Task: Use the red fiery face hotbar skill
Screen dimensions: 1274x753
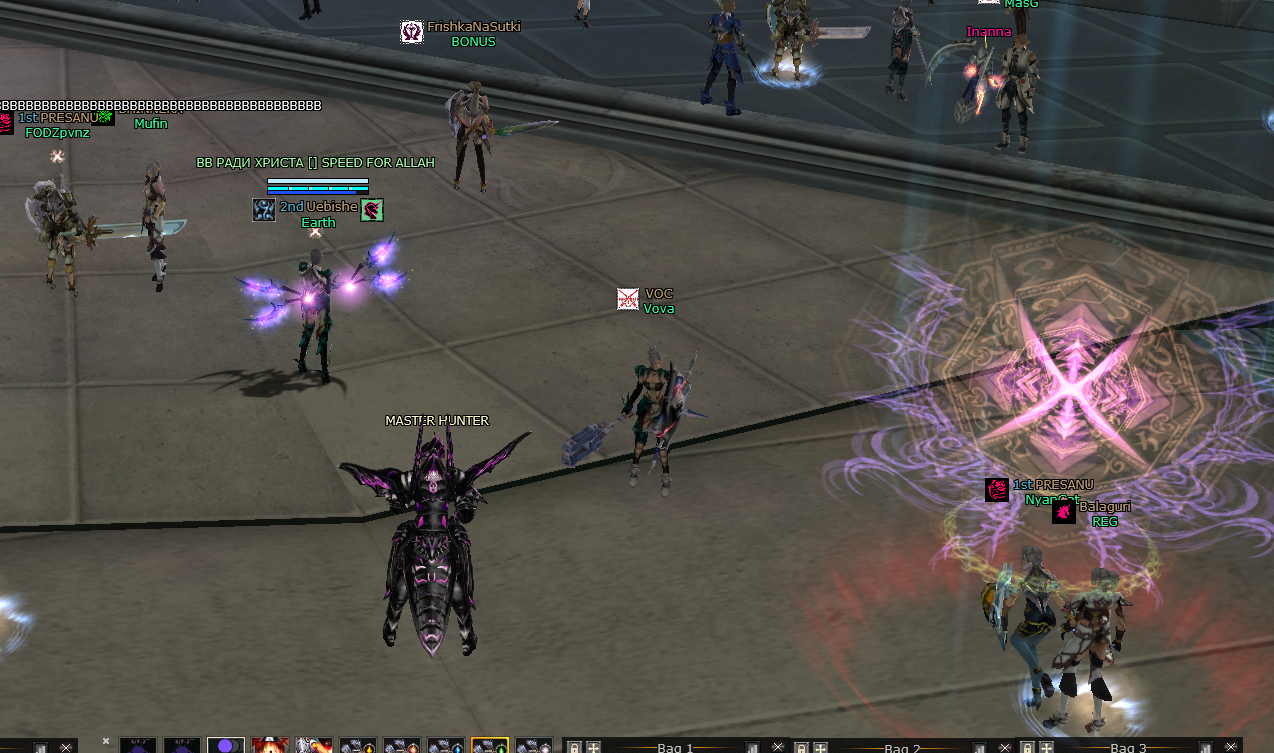Action: 270,746
